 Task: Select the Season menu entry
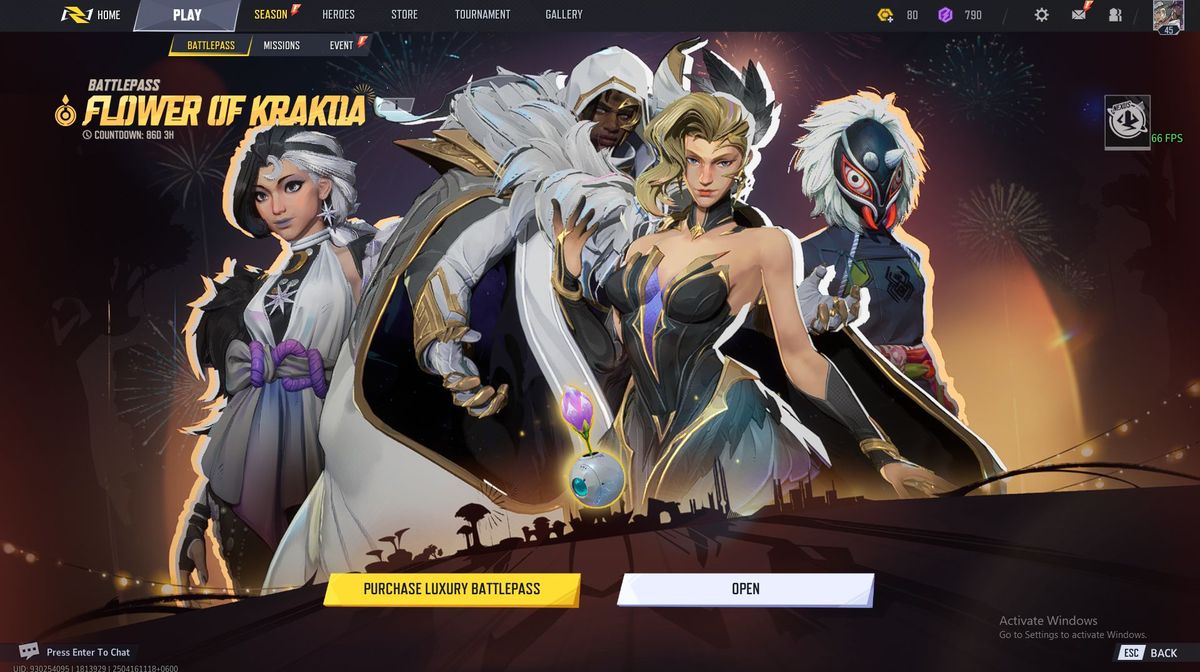[271, 15]
